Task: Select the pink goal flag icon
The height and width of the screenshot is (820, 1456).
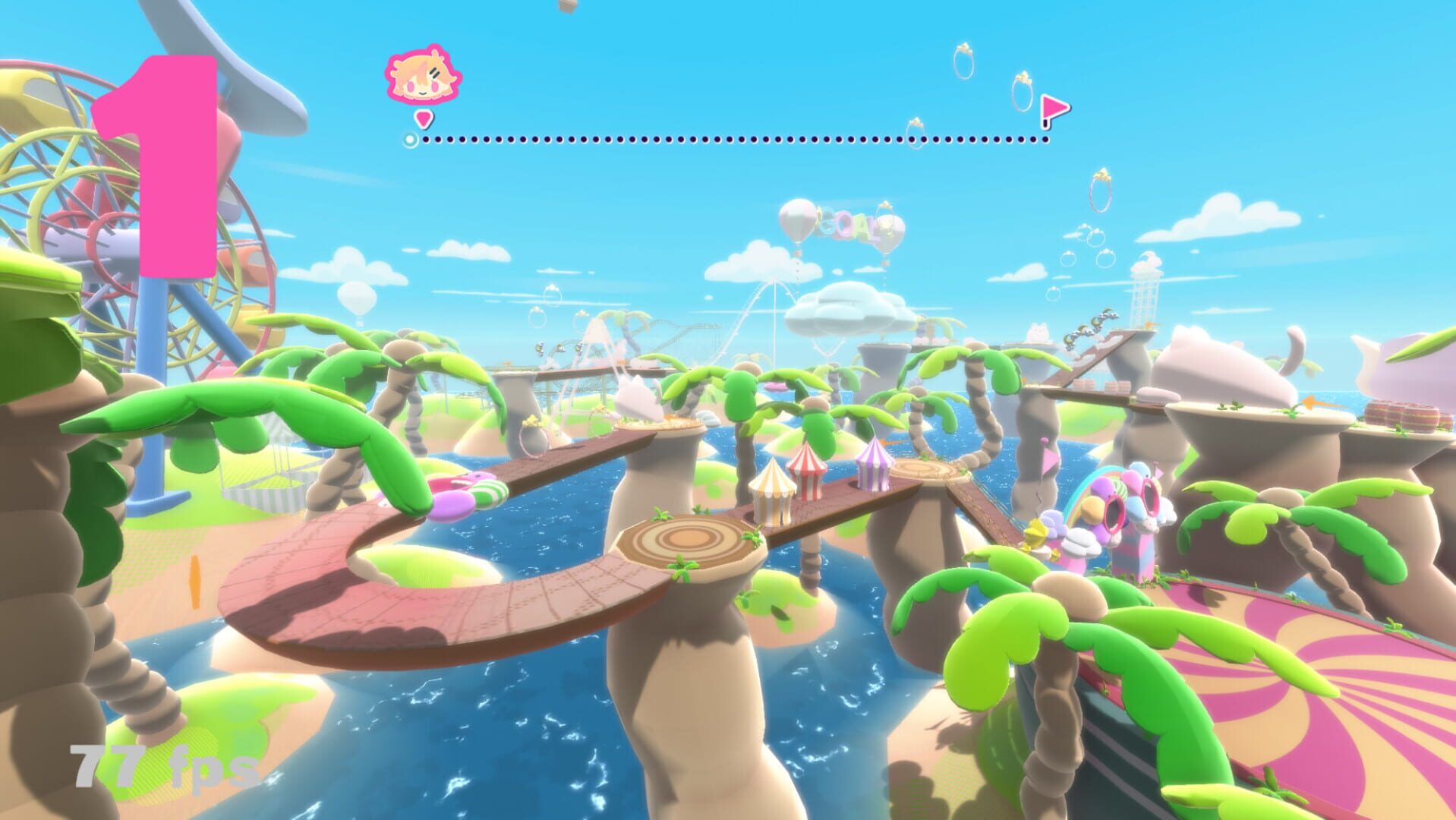Action: click(1054, 107)
